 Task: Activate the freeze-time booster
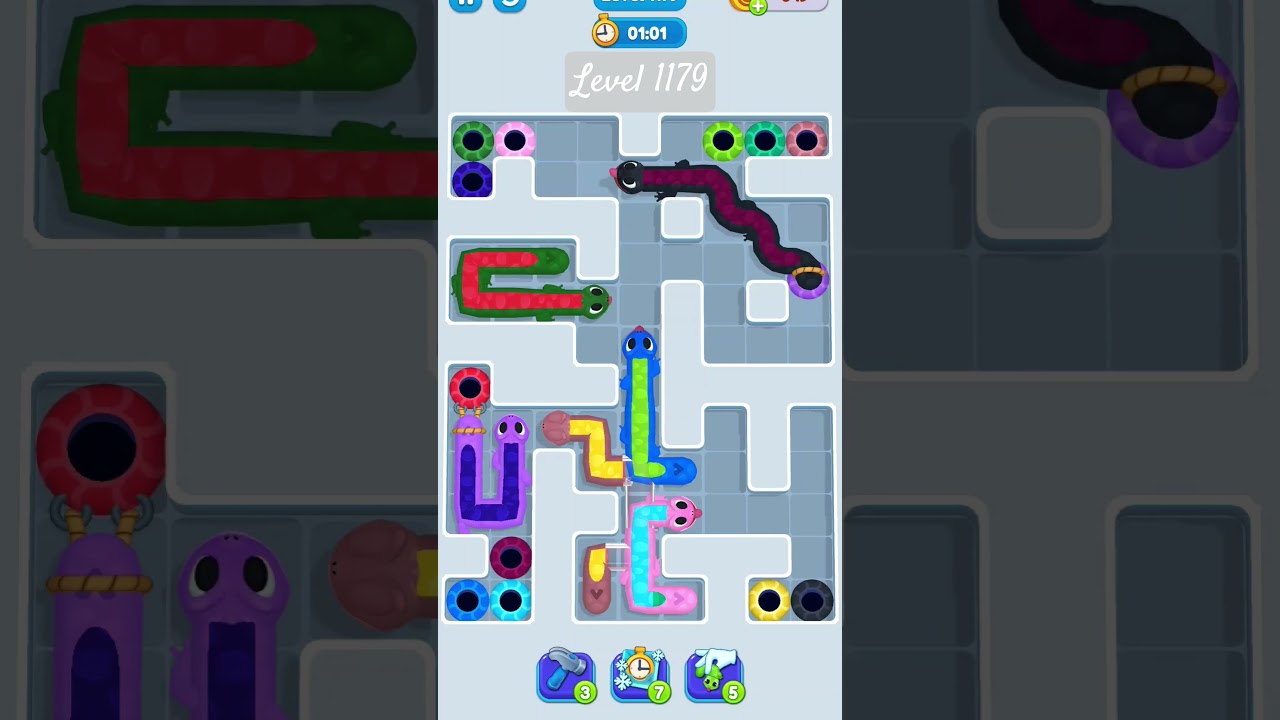coord(640,672)
